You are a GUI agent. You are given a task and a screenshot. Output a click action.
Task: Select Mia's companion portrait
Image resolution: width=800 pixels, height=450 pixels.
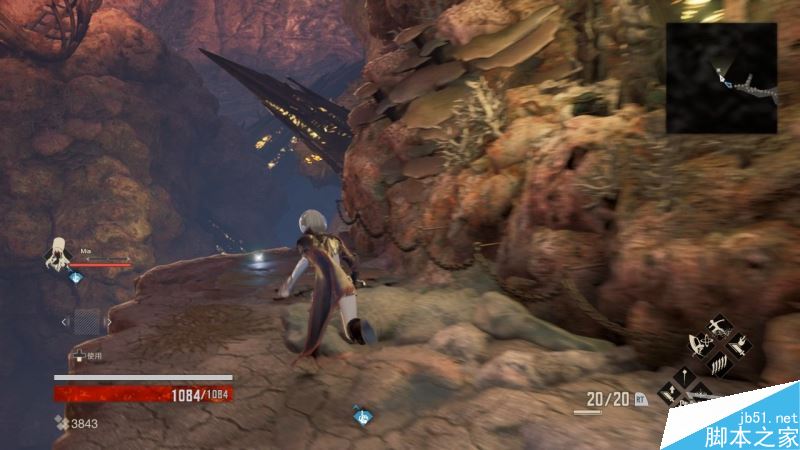(56, 254)
